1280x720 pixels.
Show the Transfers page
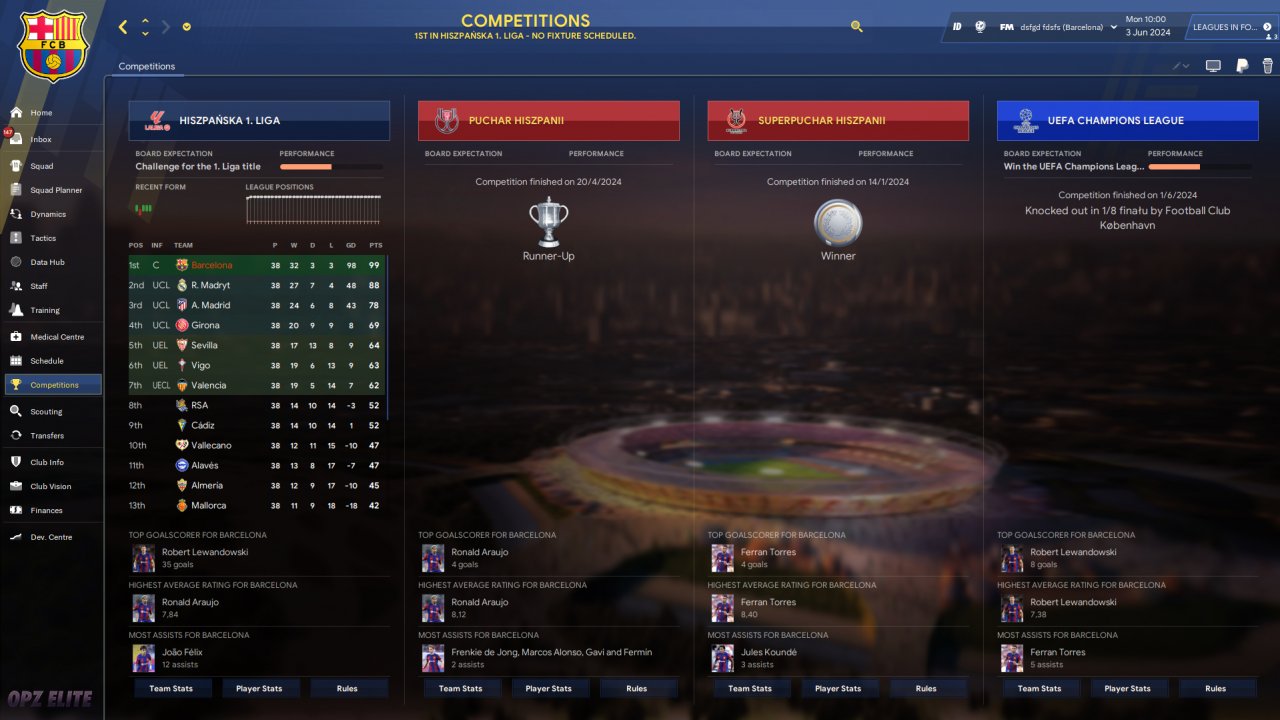46,436
